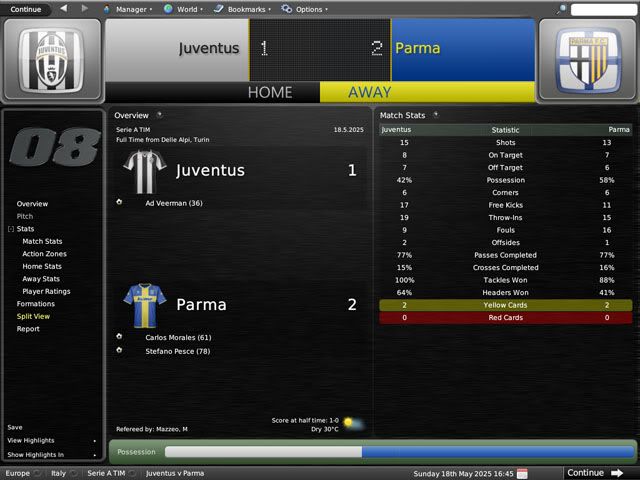The width and height of the screenshot is (640, 480).
Task: Open Home Stats from the sidebar
Action: [x=42, y=266]
